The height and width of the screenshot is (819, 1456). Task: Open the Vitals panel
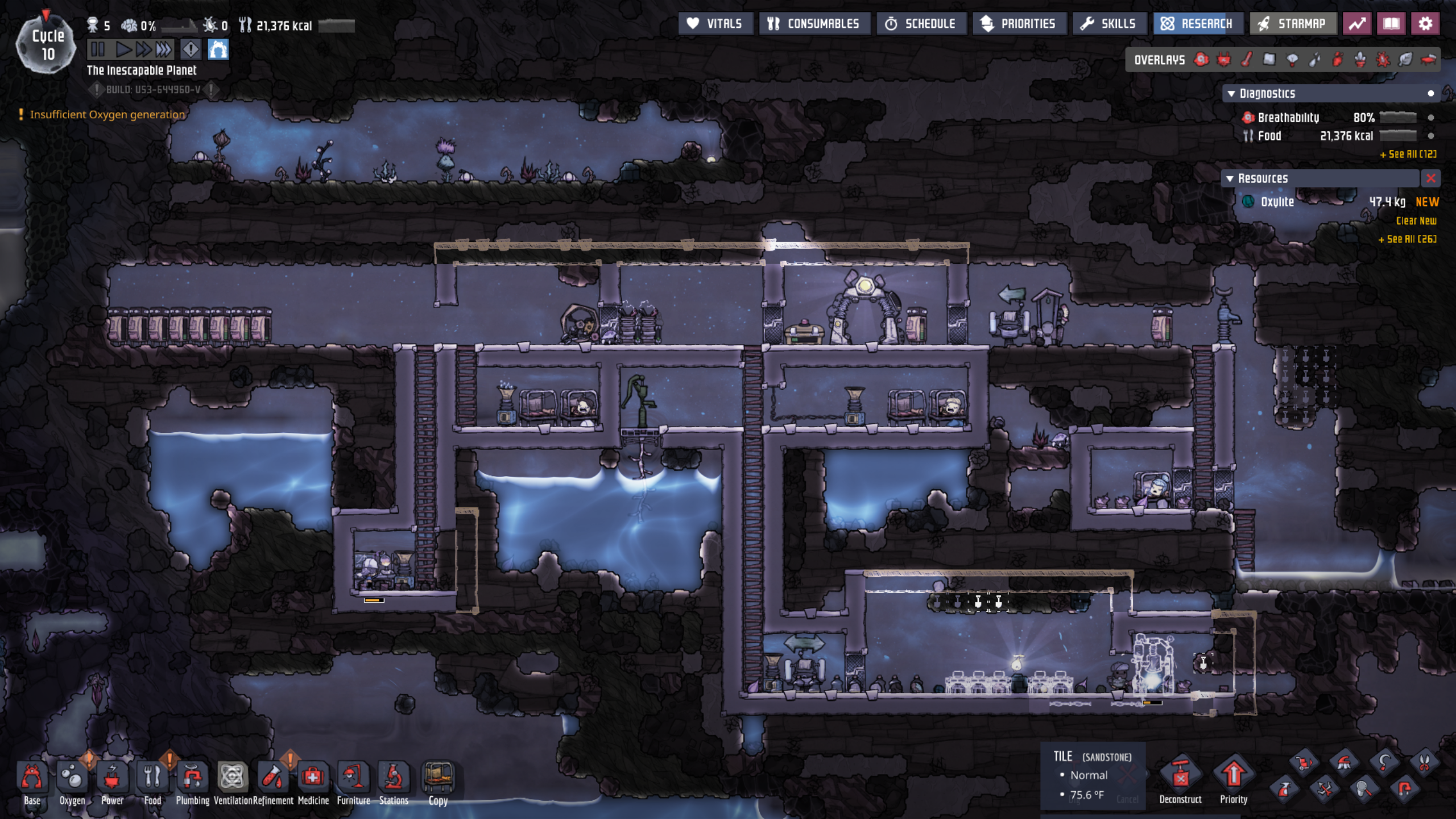pyautogui.click(x=715, y=24)
